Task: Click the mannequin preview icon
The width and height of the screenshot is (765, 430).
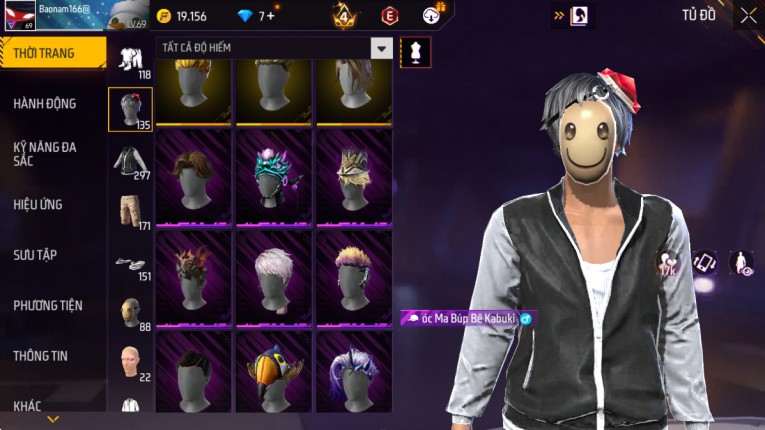Action: coord(415,52)
